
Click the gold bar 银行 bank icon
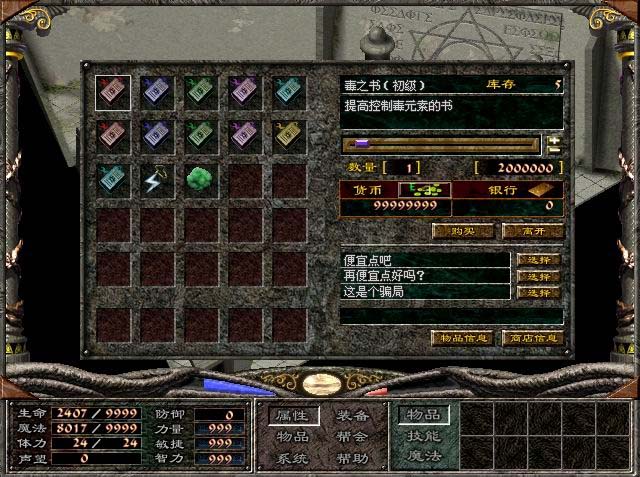click(542, 189)
